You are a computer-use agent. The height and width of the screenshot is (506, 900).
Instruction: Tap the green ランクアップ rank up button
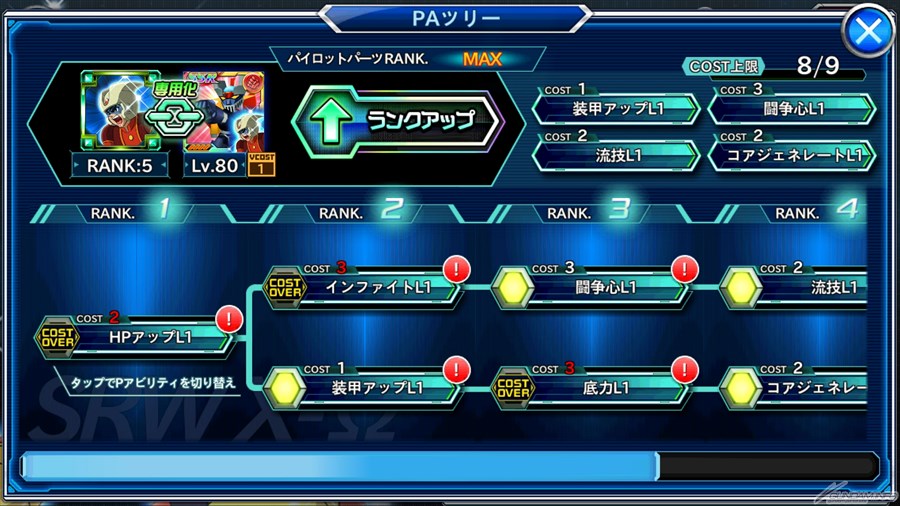397,120
